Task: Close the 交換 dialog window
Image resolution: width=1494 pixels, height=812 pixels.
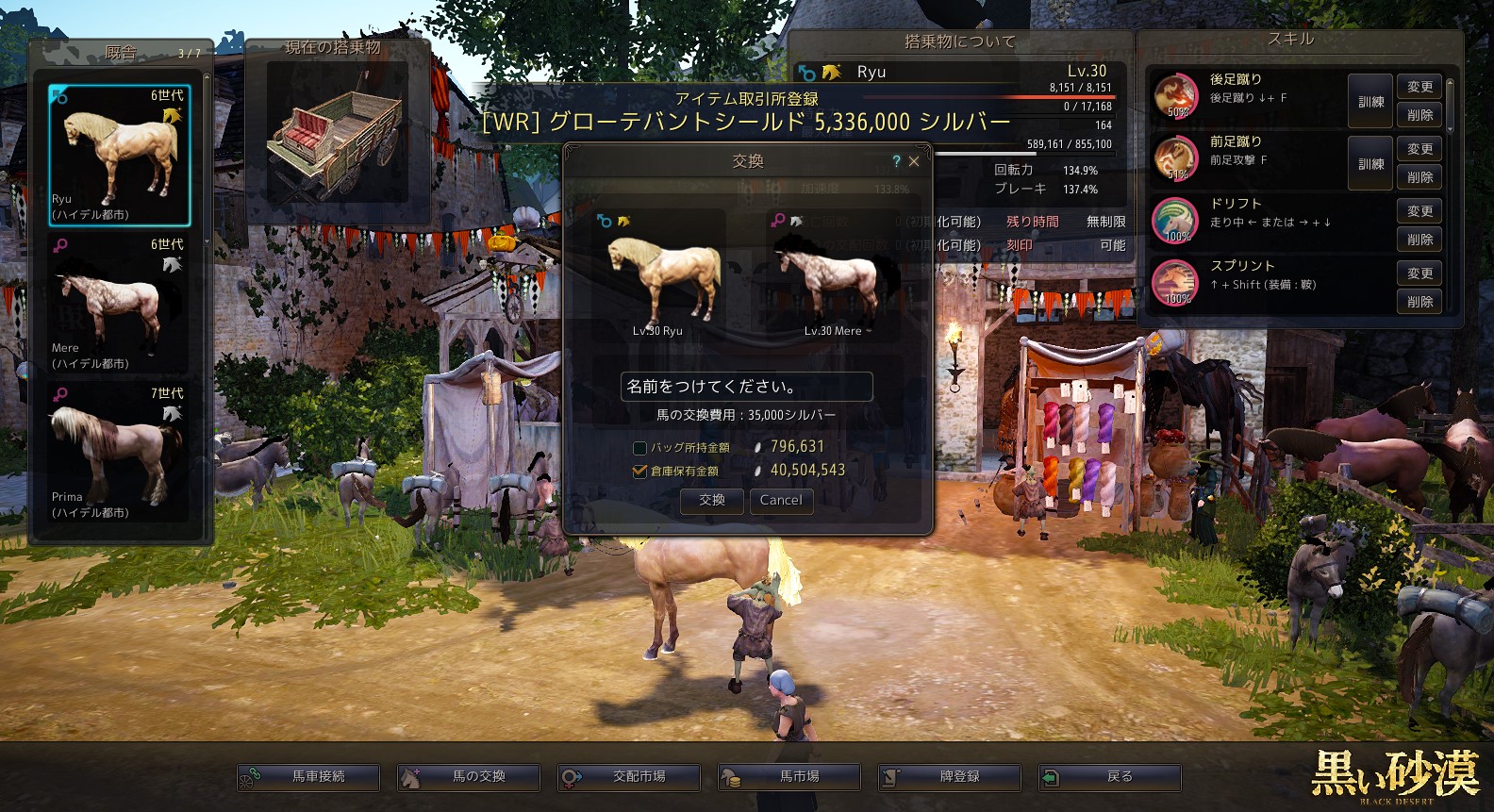Action: point(914,161)
